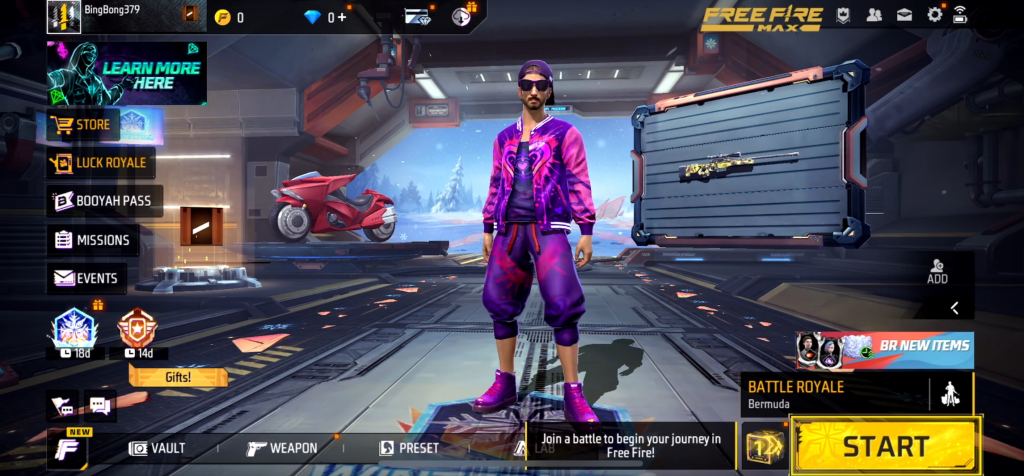Open the settings gear icon
The height and width of the screenshot is (476, 1024).
pos(935,14)
